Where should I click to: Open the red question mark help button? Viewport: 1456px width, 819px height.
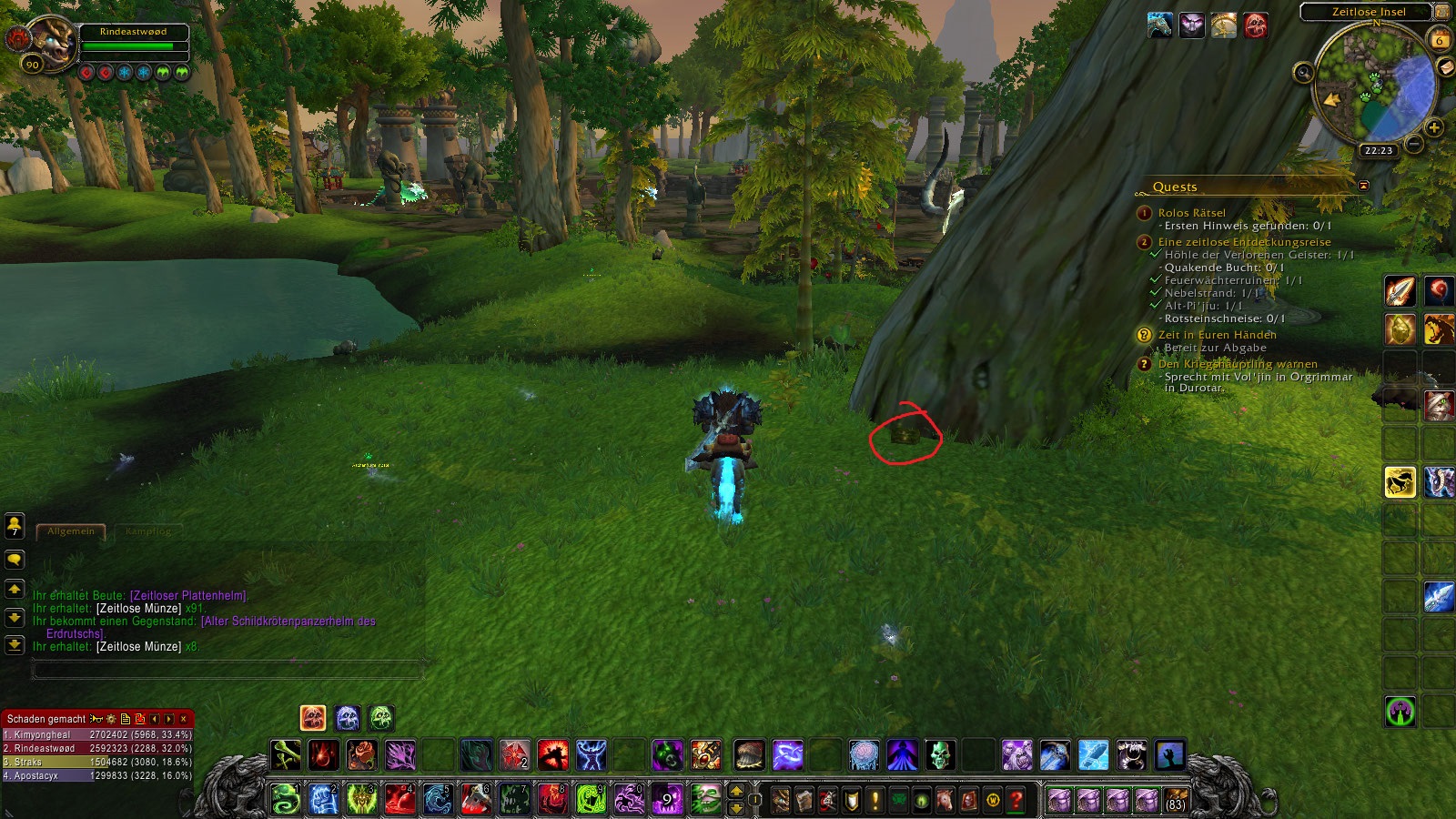(x=1016, y=800)
